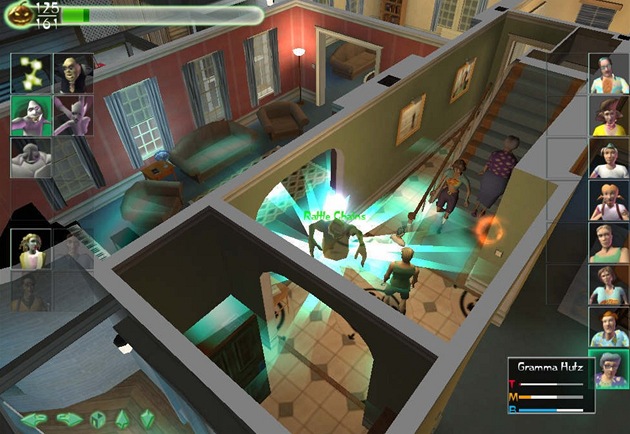
Task: Select the purple horned ghost portrait
Action: pyautogui.click(x=73, y=115)
